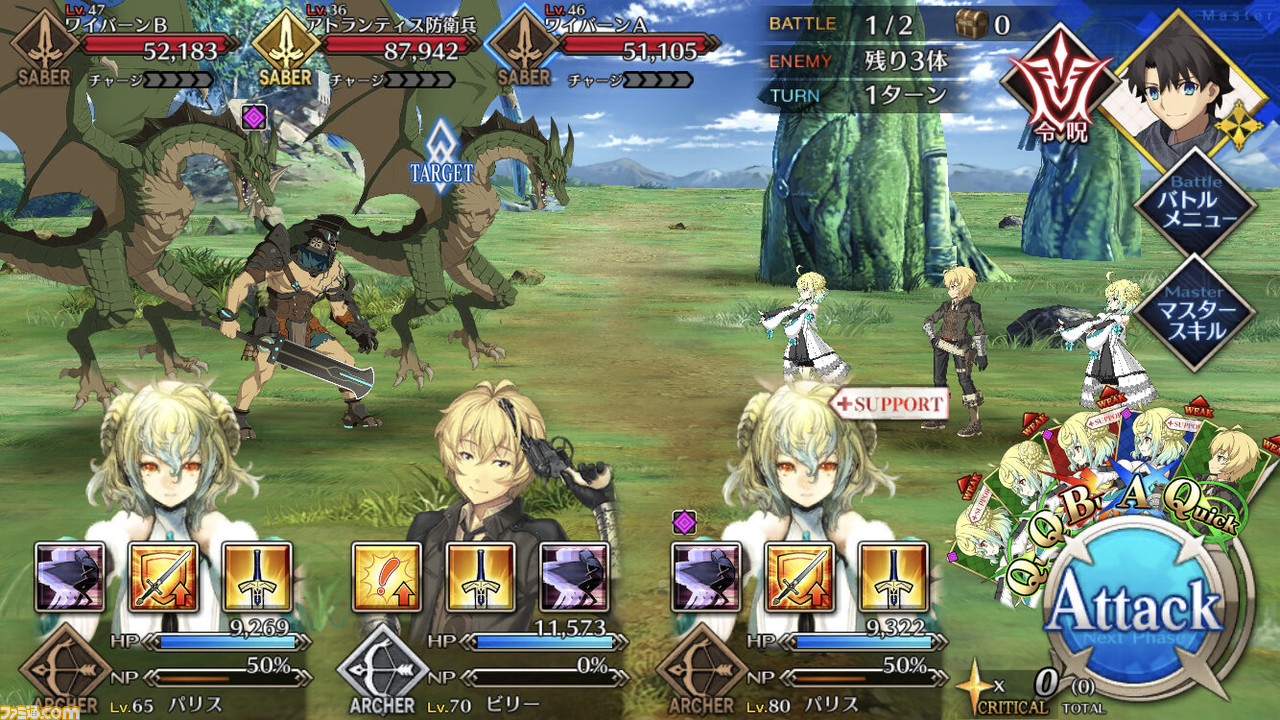Trigger Billy's evade skill icon

click(x=574, y=577)
